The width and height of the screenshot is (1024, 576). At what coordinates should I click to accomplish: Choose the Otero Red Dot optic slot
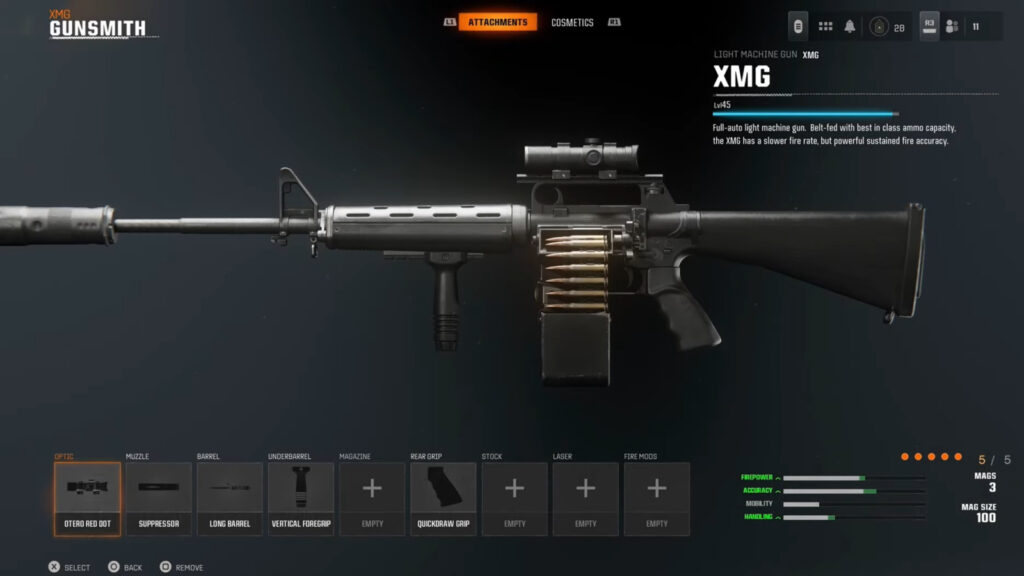coord(87,498)
